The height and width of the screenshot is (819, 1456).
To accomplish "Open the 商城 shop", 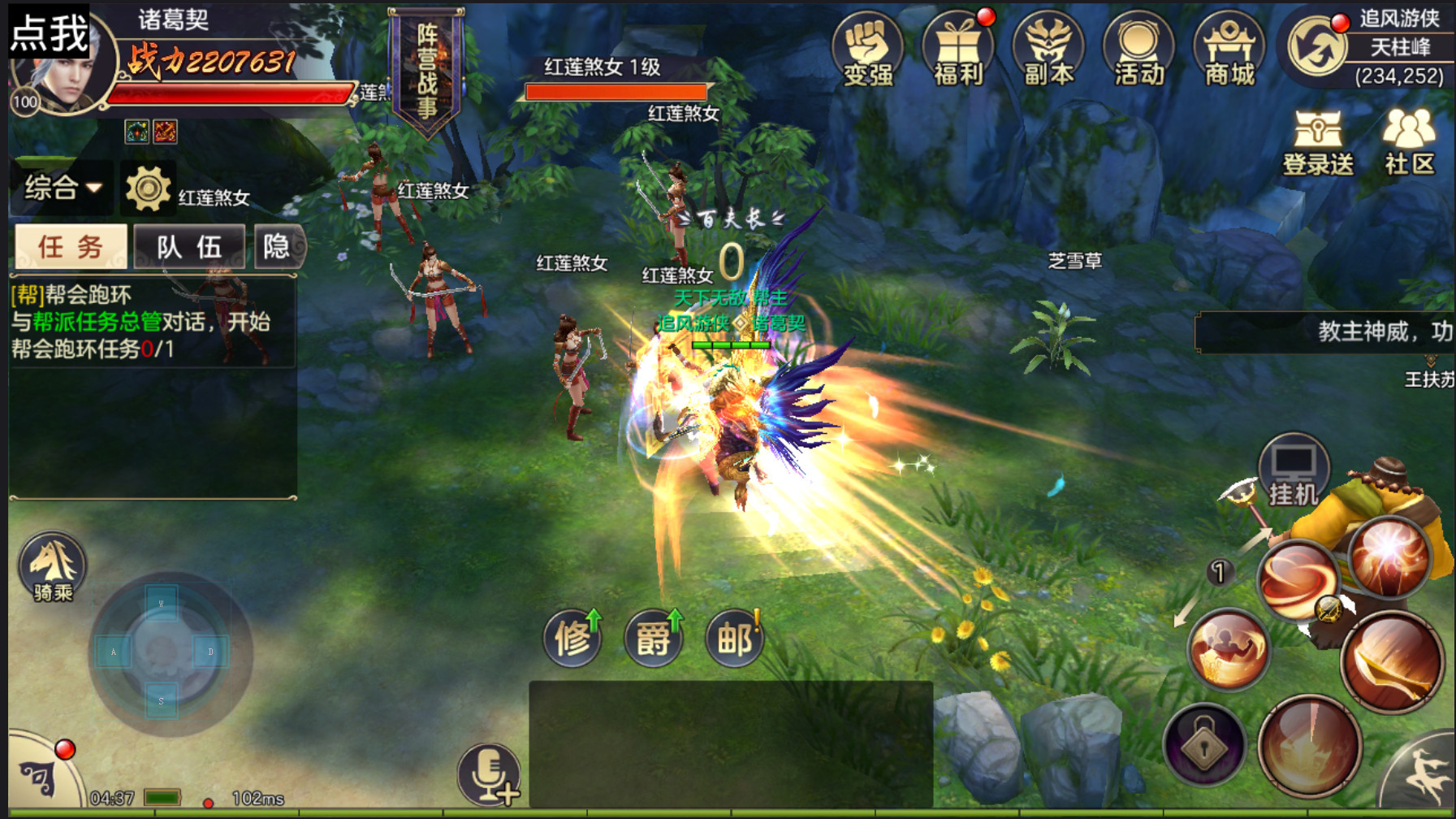I will [1229, 50].
